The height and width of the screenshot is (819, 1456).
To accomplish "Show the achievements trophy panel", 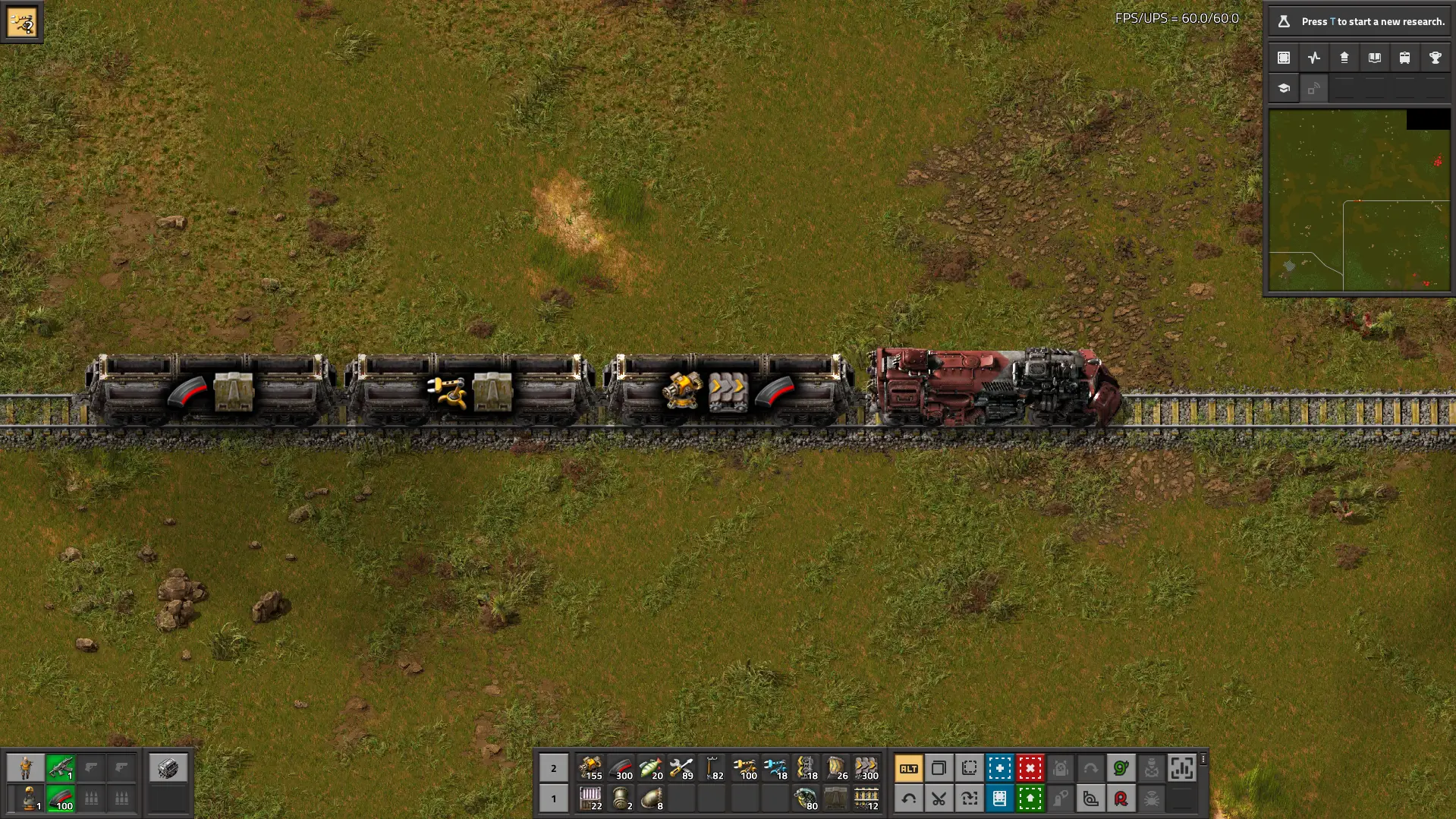I will point(1435,58).
